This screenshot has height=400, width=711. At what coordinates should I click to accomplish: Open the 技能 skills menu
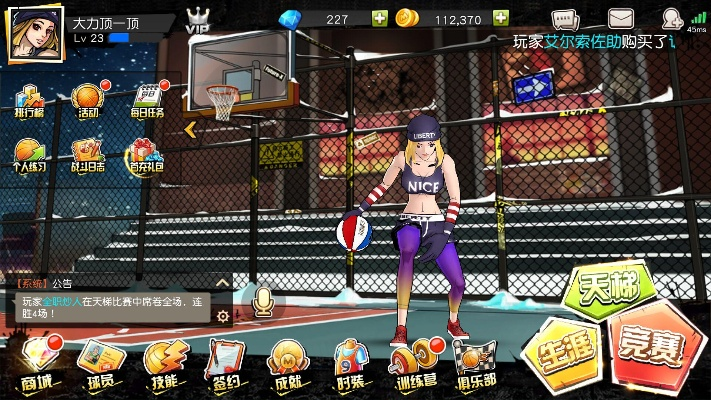tap(163, 363)
